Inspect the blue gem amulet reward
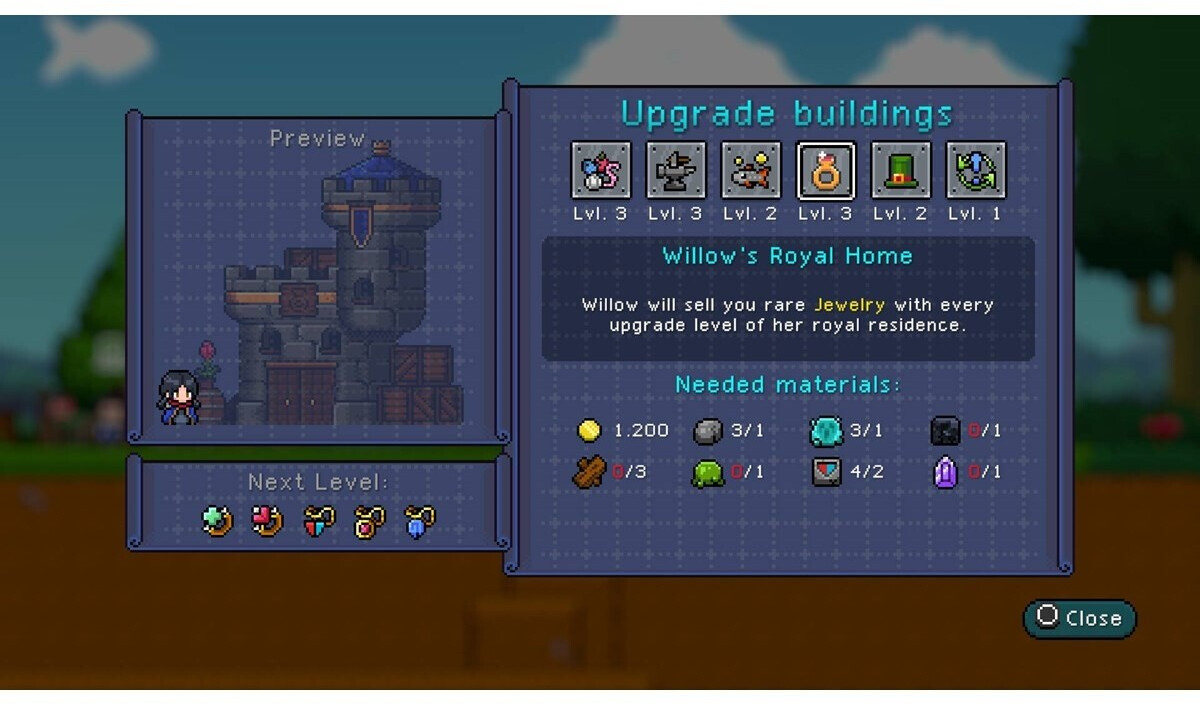 point(419,521)
